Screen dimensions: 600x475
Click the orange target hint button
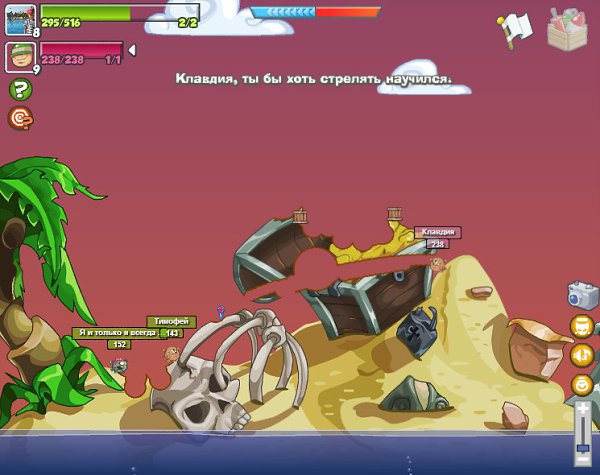[x=19, y=118]
